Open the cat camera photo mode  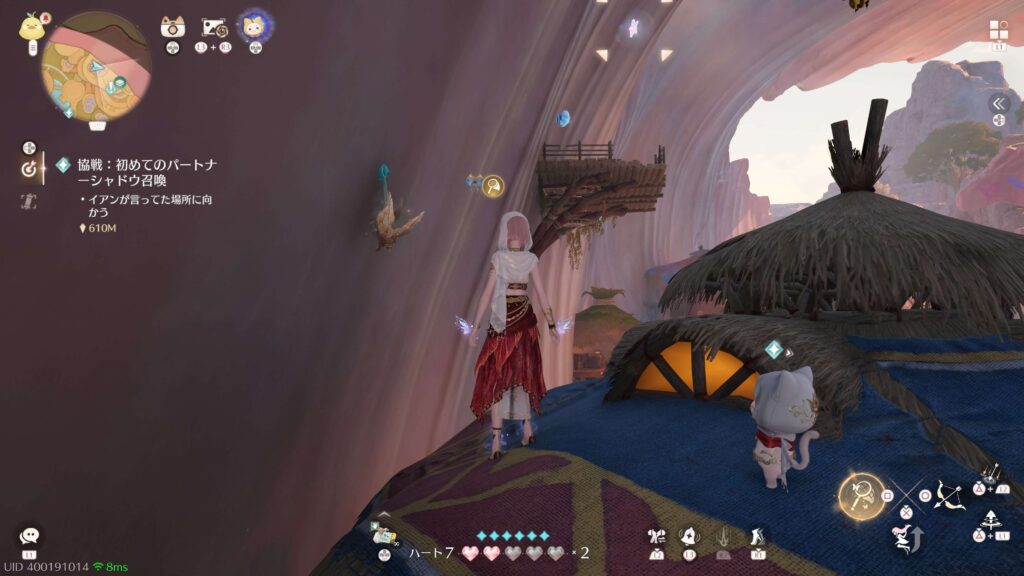172,28
